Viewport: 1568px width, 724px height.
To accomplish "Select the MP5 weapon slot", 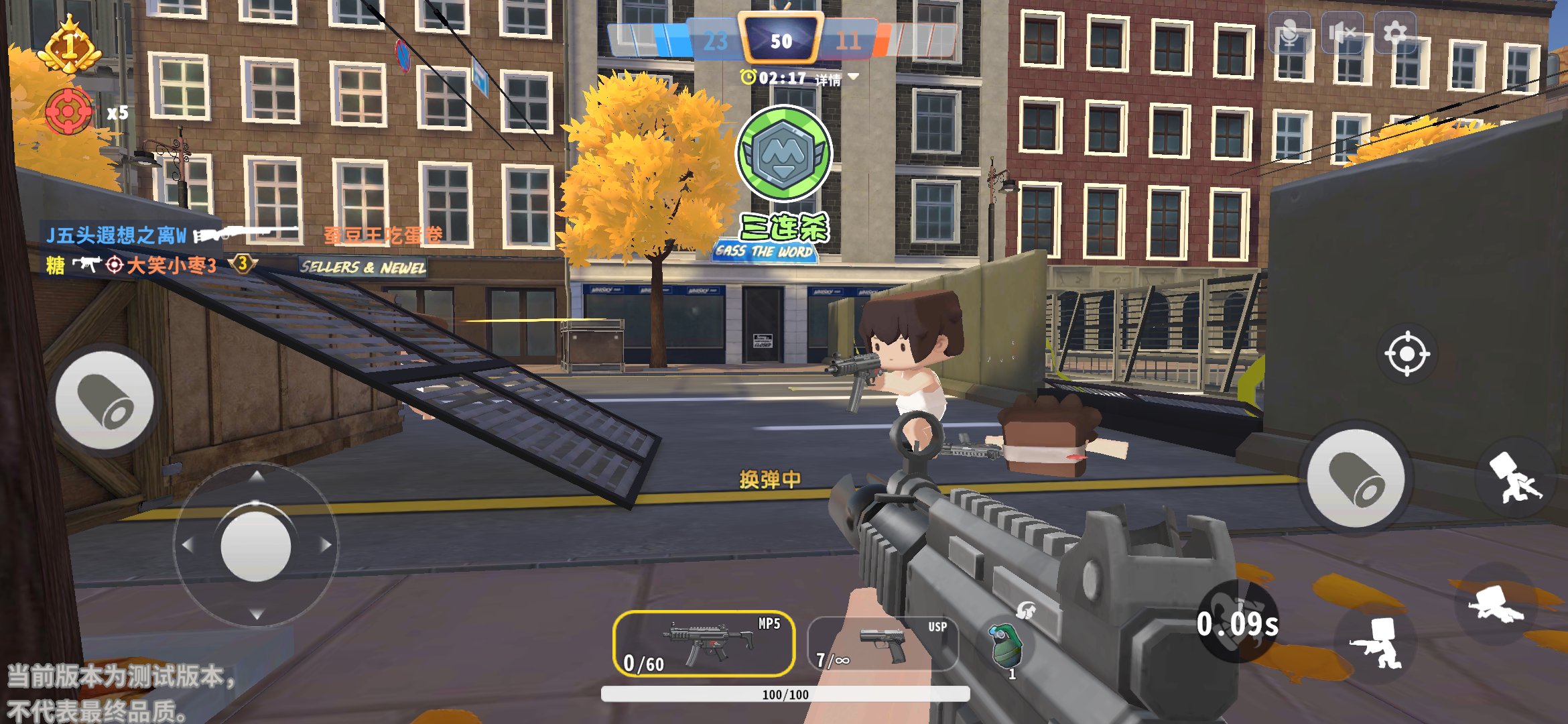I will pyautogui.click(x=704, y=644).
